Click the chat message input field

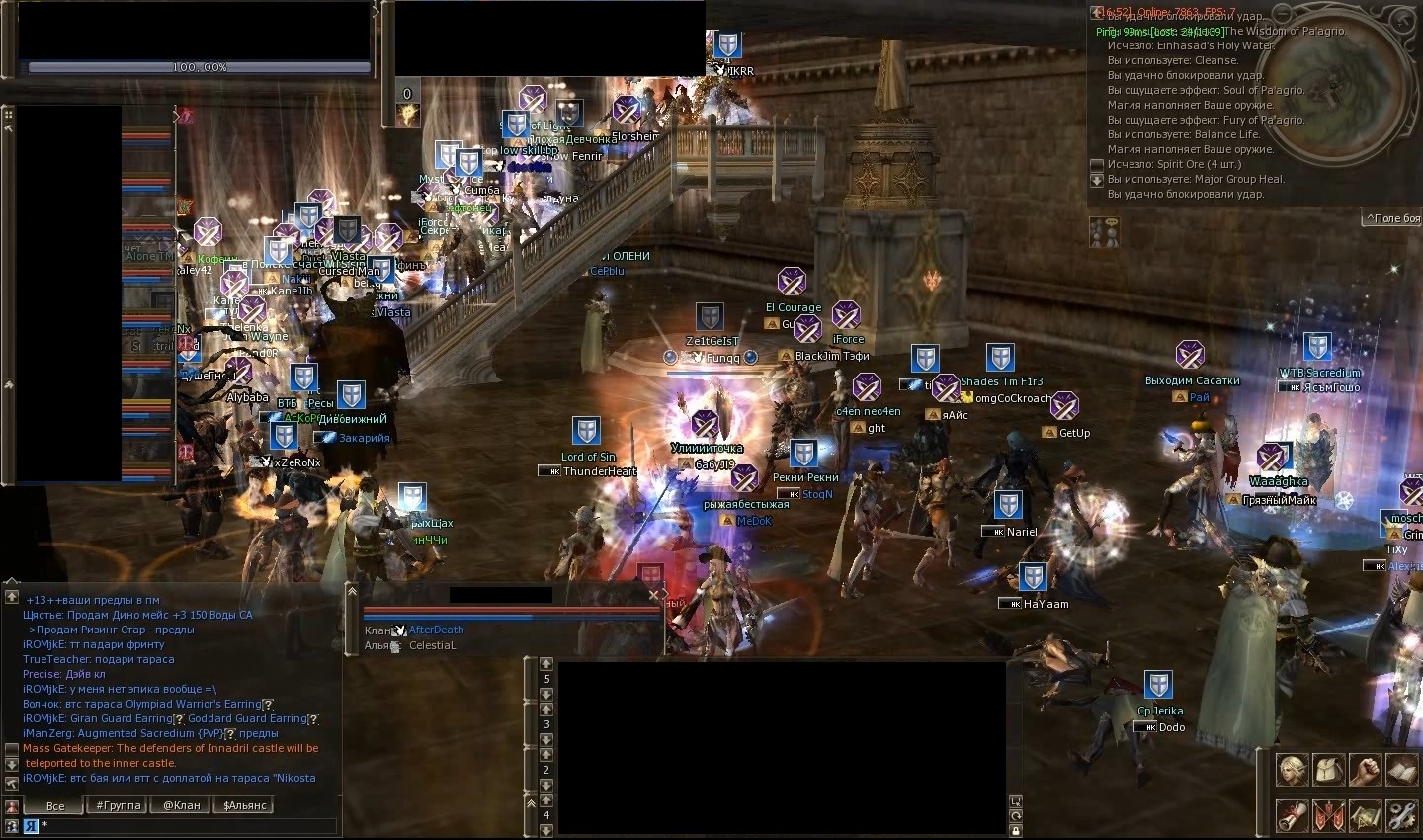(x=188, y=825)
